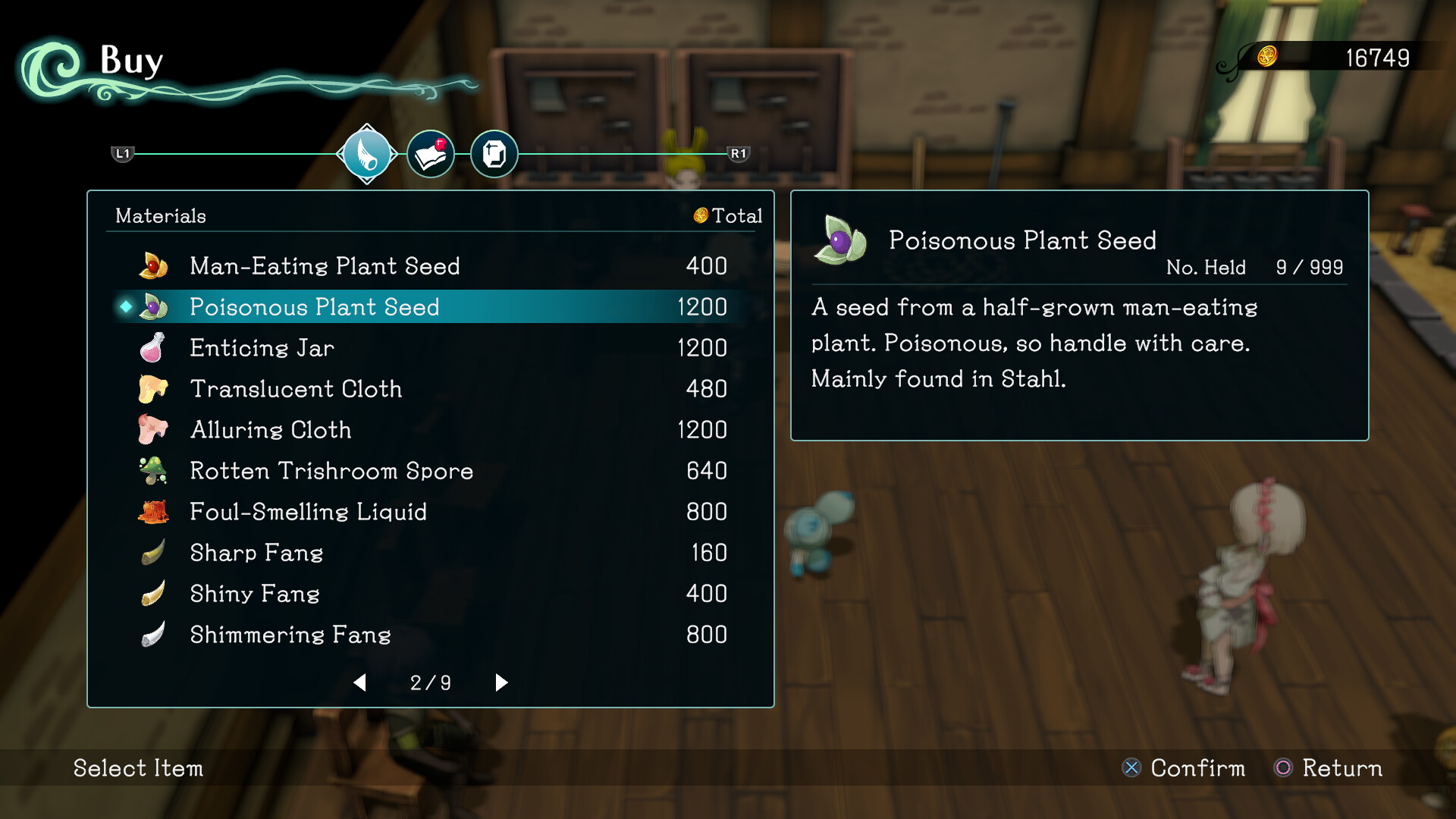Viewport: 1456px width, 819px height.
Task: Click the Rotten Trishroom Spore icon
Action: [153, 471]
